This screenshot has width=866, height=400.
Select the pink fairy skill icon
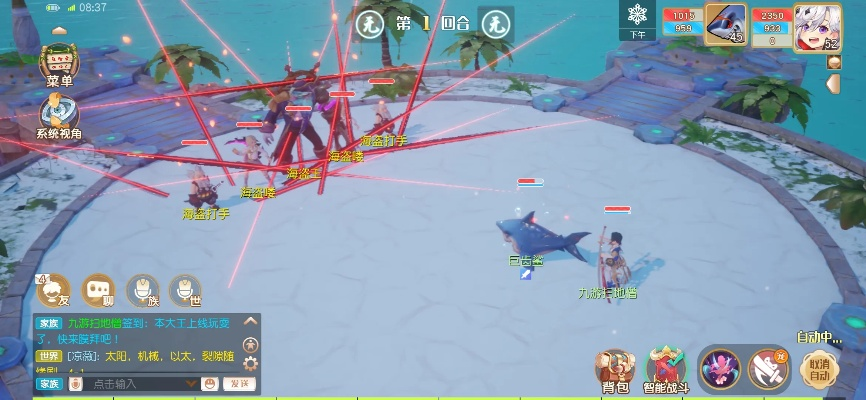(x=718, y=368)
